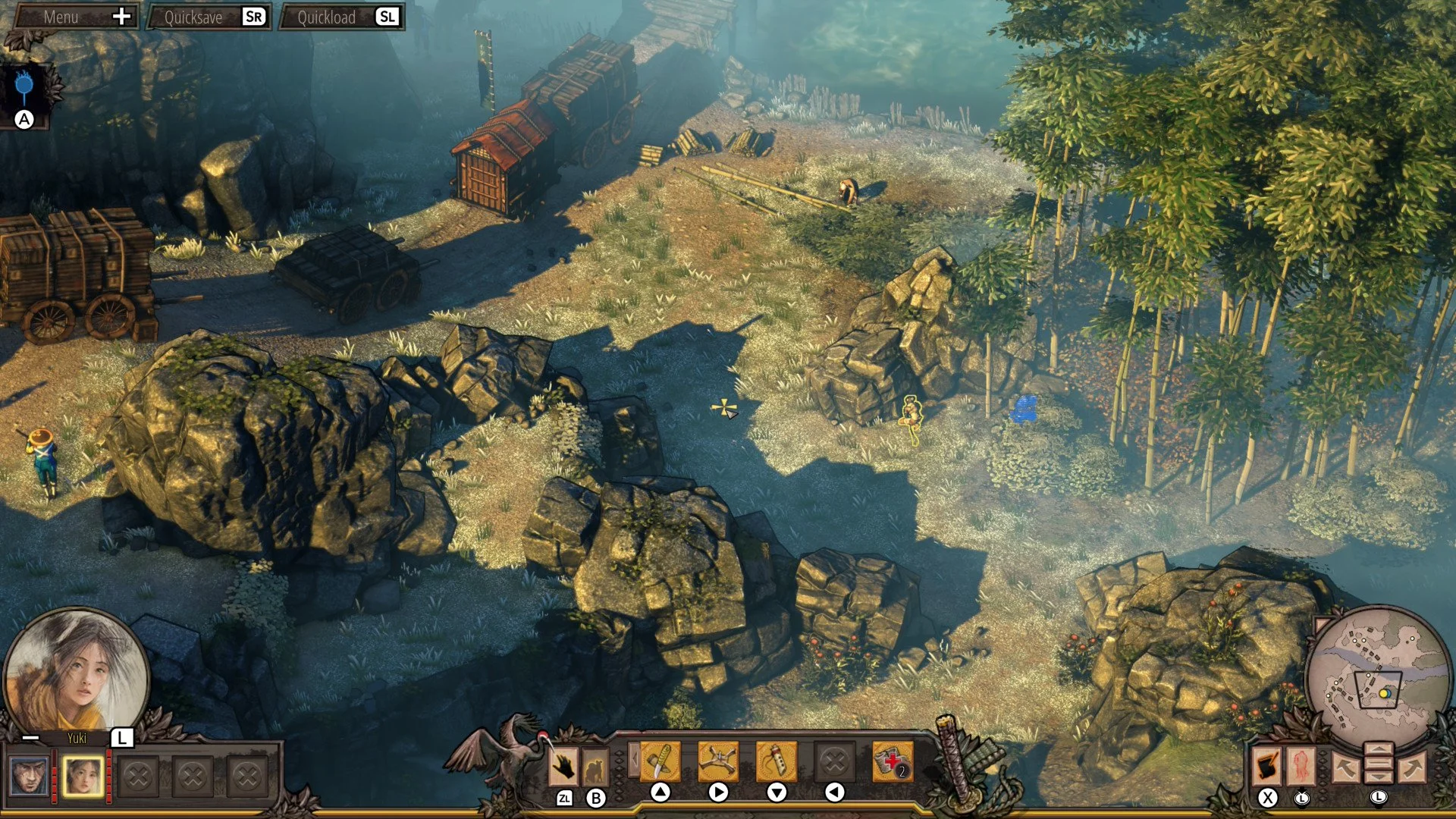The height and width of the screenshot is (819, 1456).
Task: Open the scroll and brush log icon
Action: pos(1266,766)
